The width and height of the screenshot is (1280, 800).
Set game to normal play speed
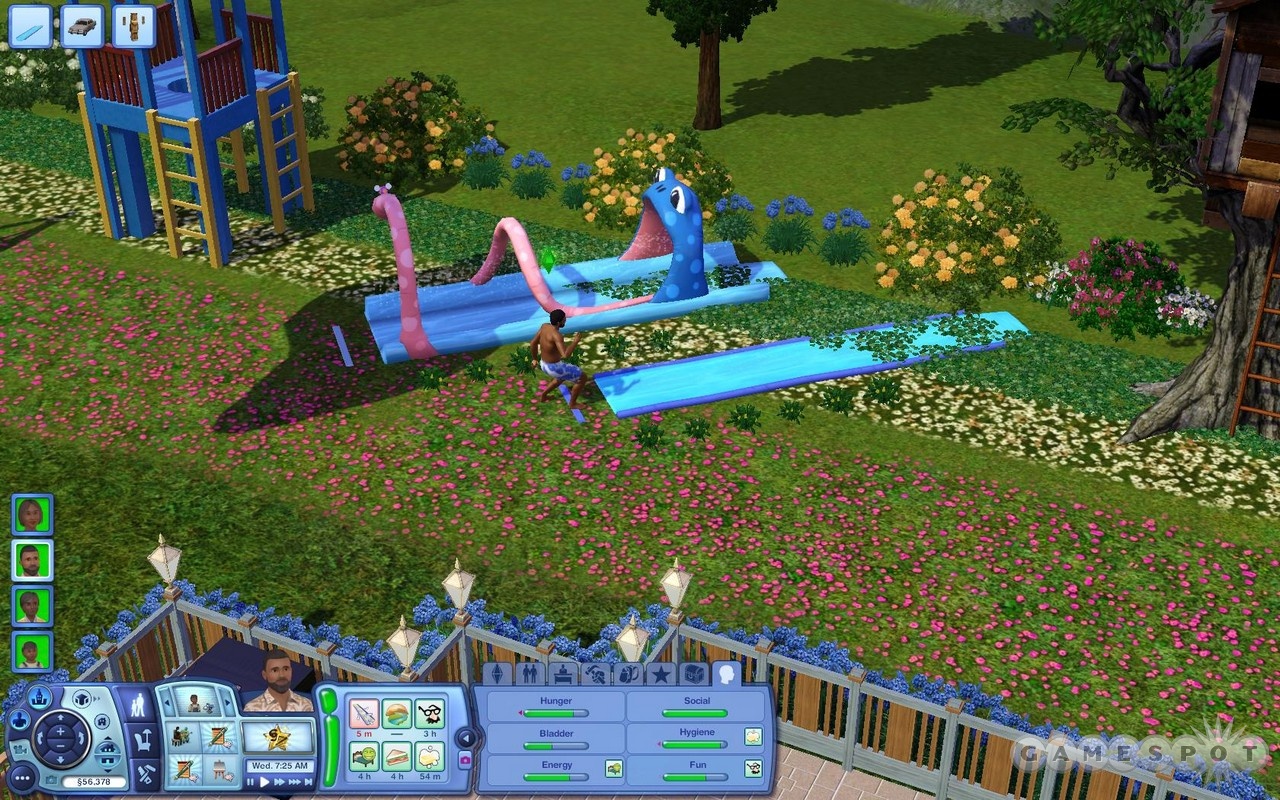265,782
